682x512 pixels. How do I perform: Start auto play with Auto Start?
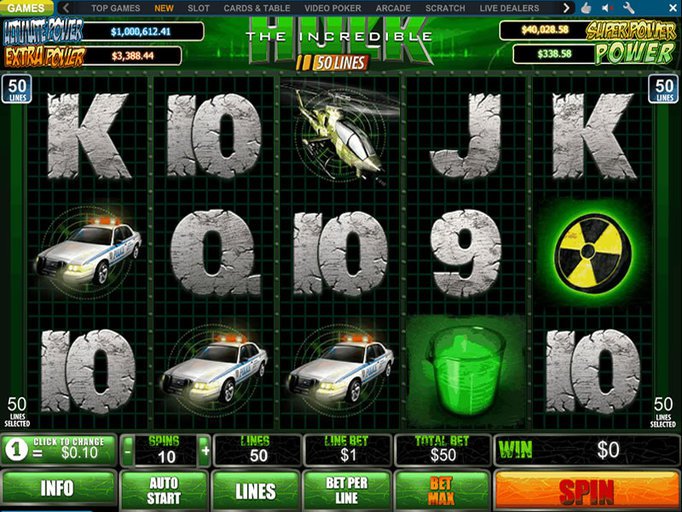[165, 490]
